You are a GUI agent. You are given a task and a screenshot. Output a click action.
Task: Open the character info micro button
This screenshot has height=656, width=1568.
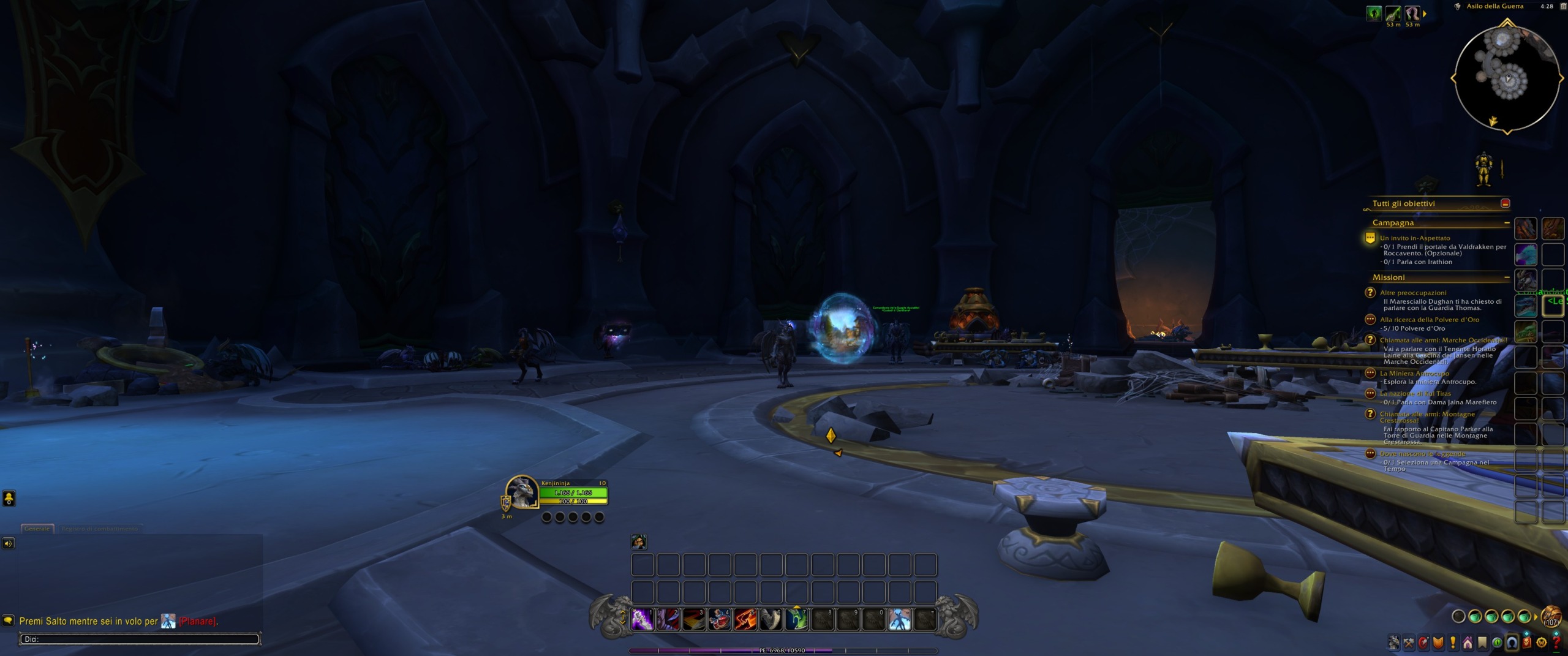tap(1394, 643)
